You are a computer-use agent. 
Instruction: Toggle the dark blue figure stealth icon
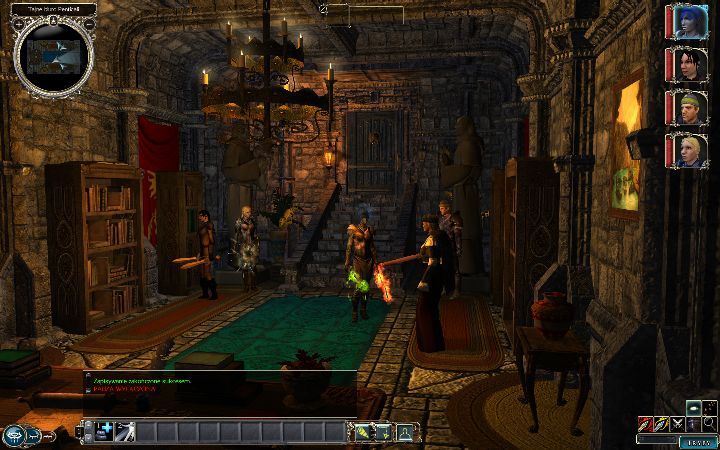click(x=693, y=424)
